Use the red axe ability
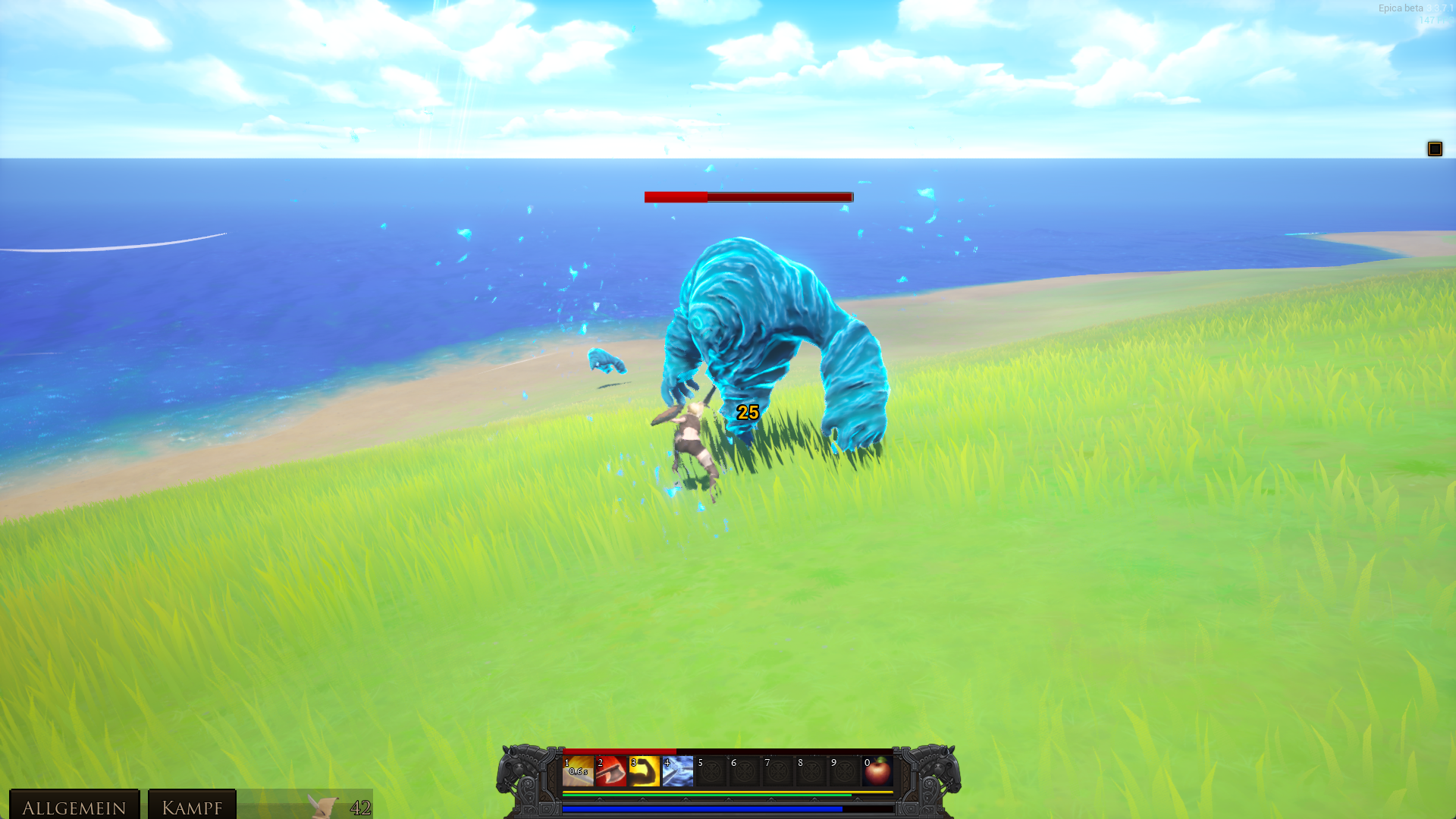This screenshot has width=1456, height=819. coord(611,771)
